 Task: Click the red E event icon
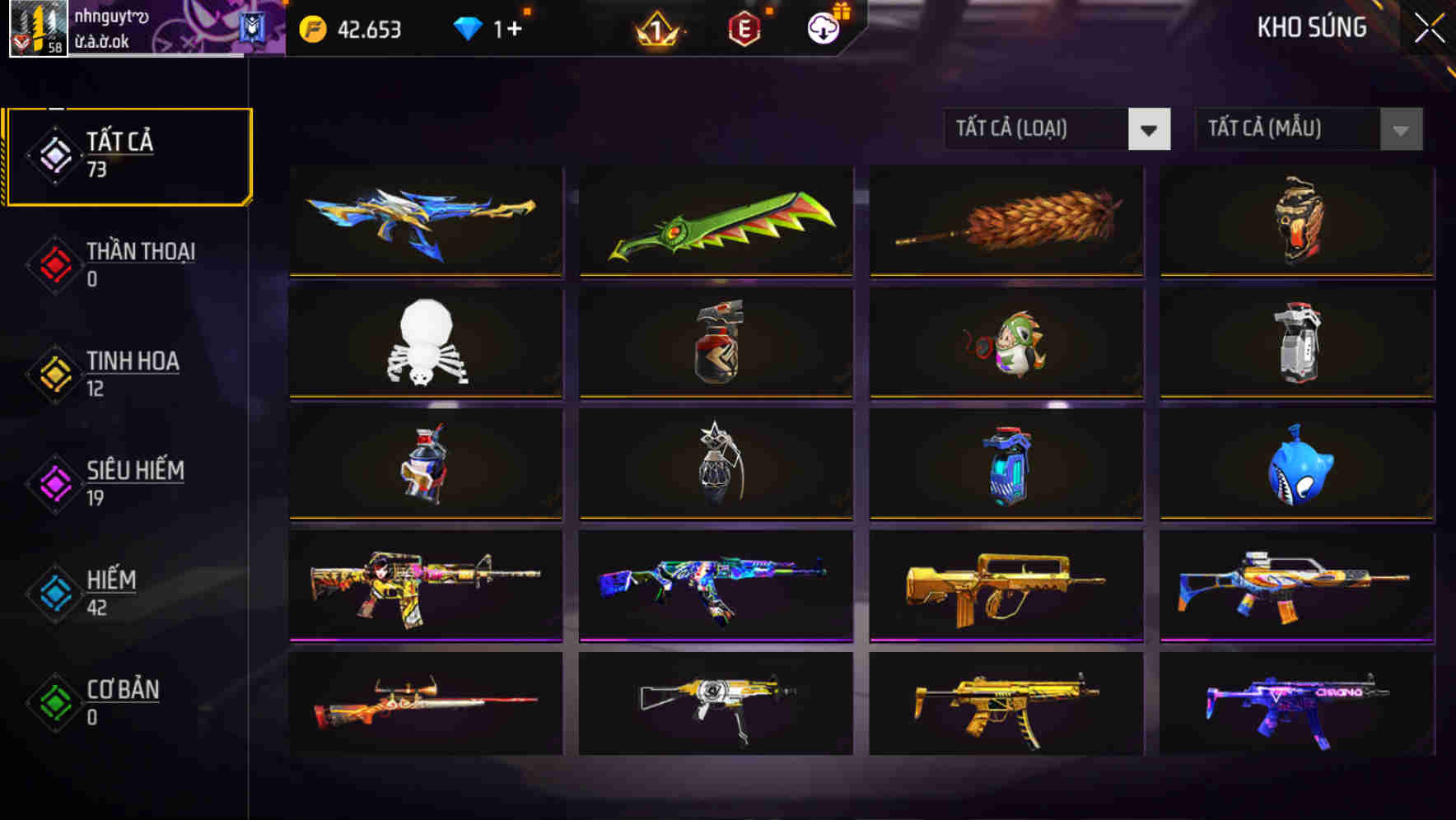click(x=745, y=30)
